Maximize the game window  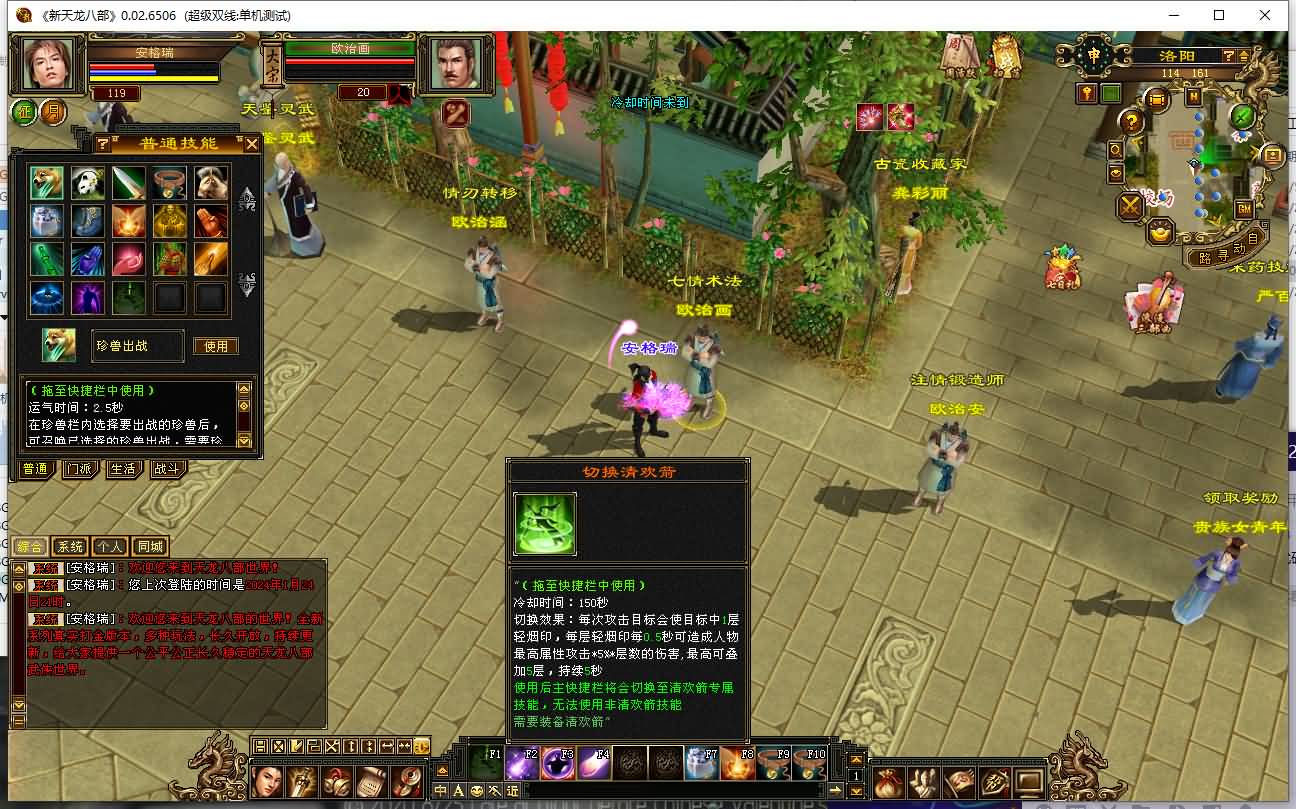(x=1219, y=15)
